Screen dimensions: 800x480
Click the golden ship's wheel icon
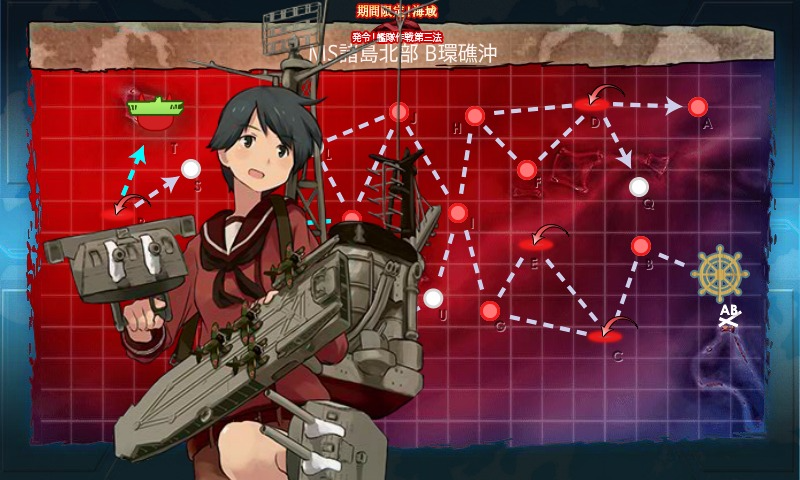tap(723, 274)
